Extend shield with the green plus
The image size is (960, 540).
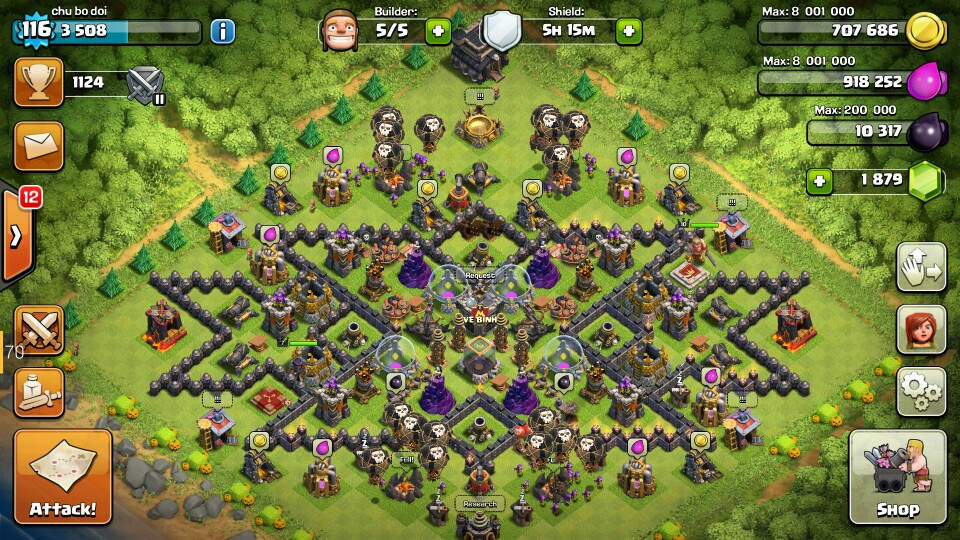pyautogui.click(x=628, y=30)
